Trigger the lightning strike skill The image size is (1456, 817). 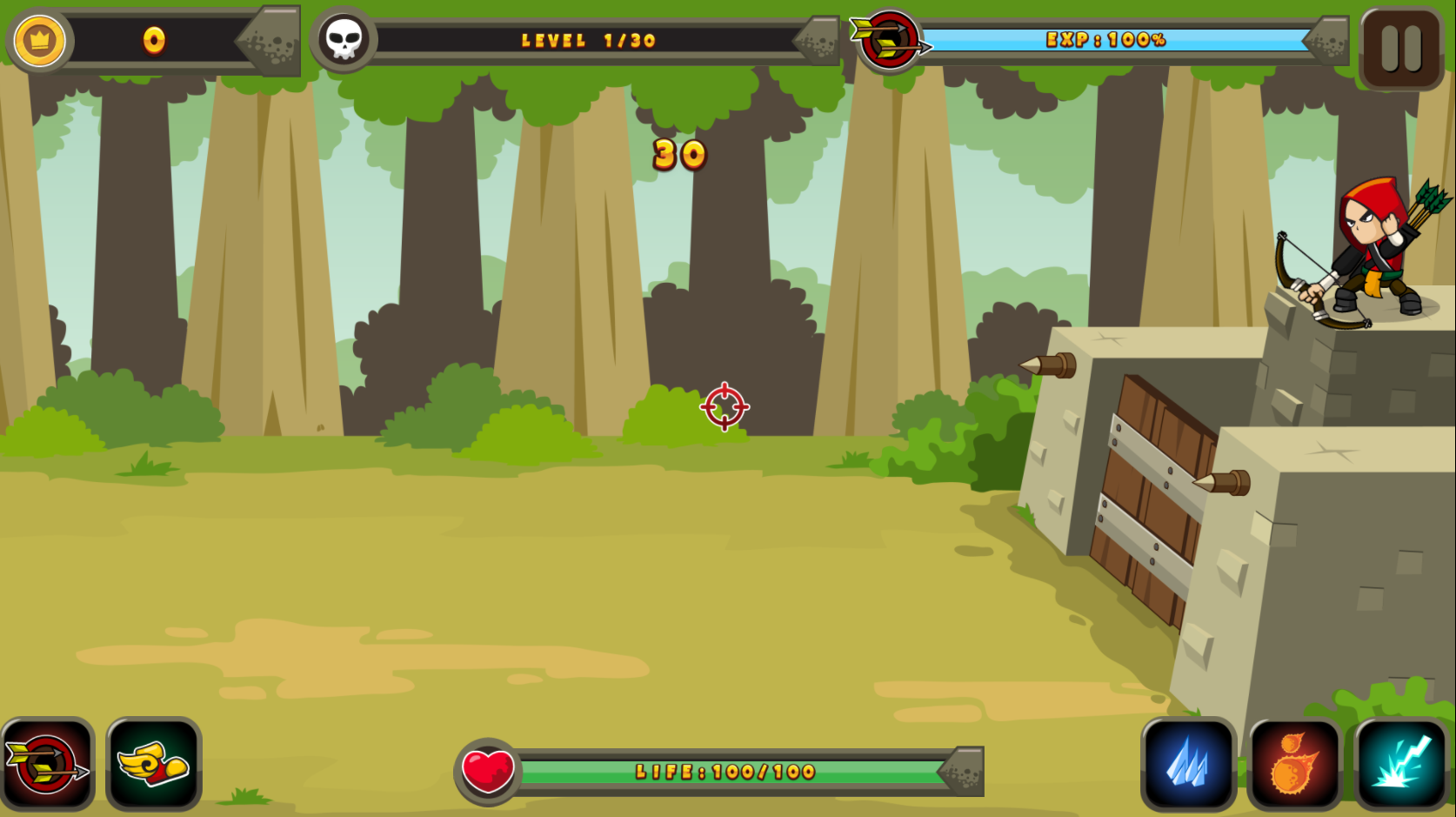(x=1400, y=766)
